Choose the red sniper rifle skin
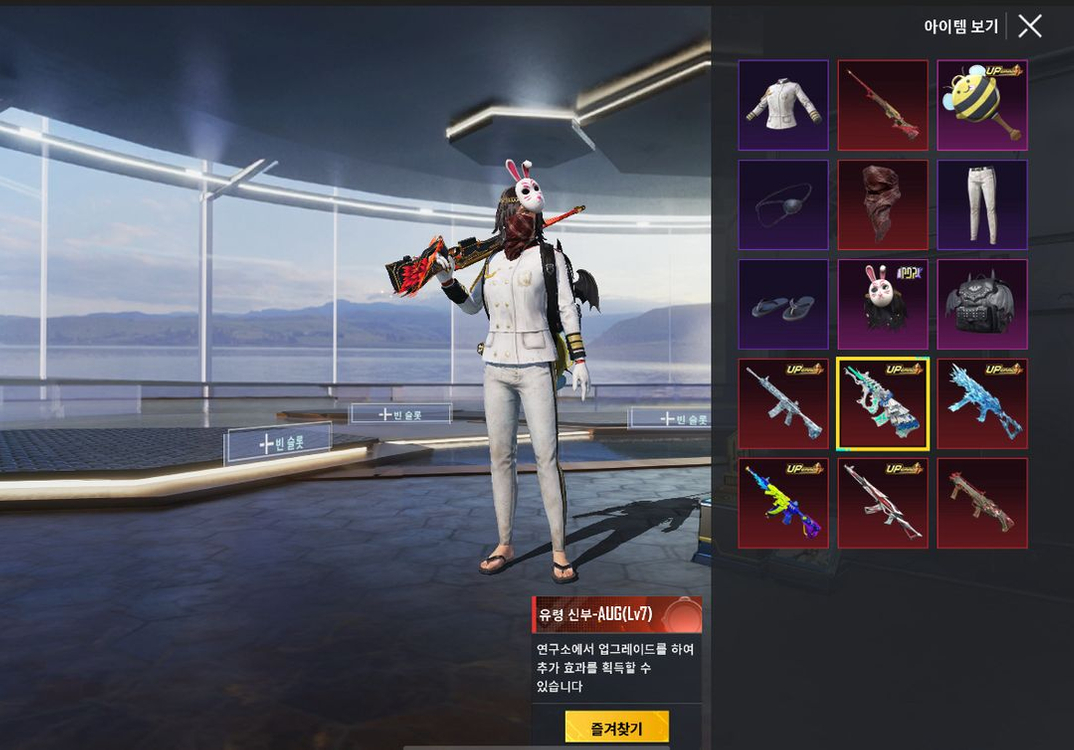The image size is (1074, 750). [883, 105]
